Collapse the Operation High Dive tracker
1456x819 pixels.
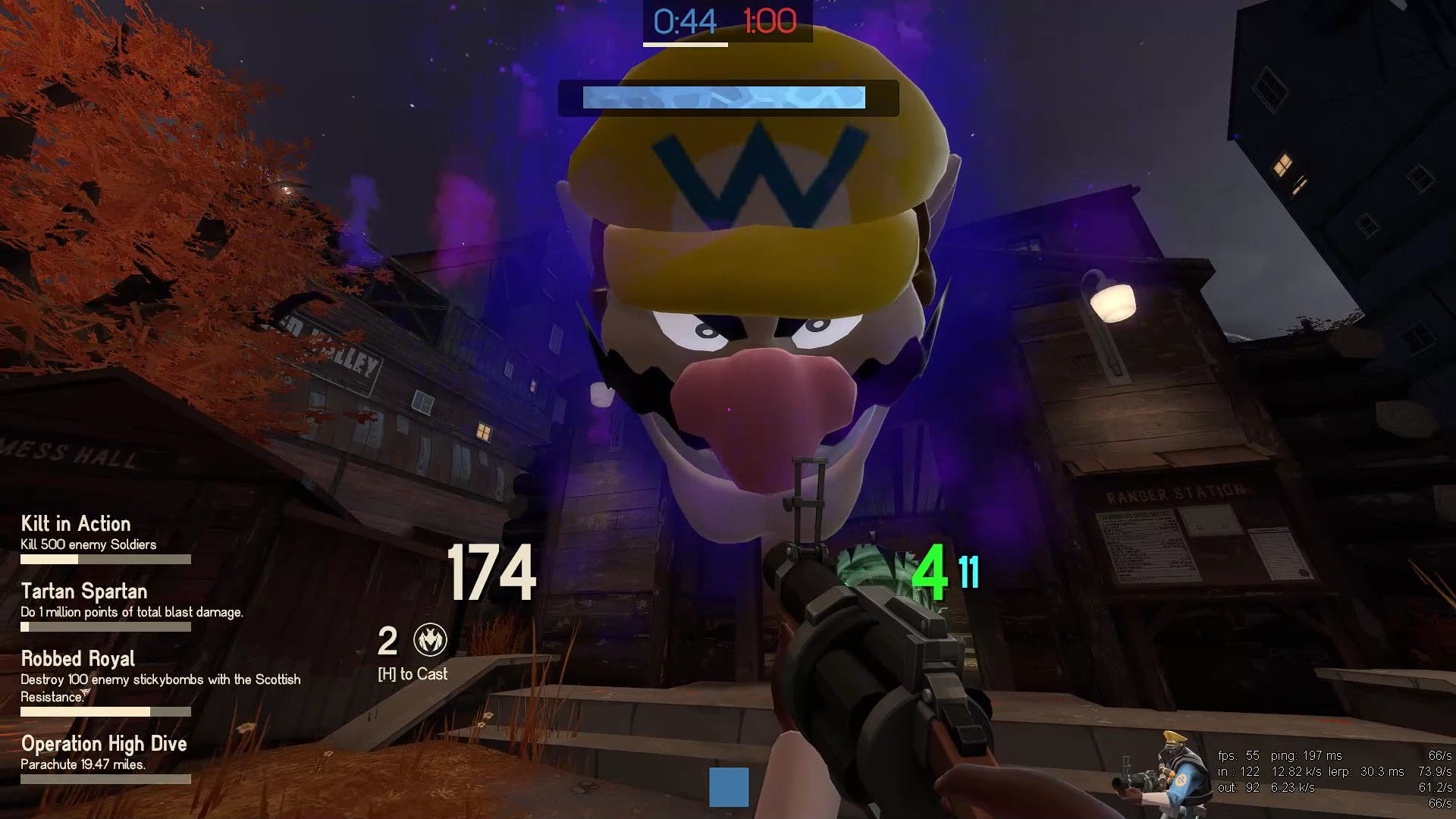point(104,744)
